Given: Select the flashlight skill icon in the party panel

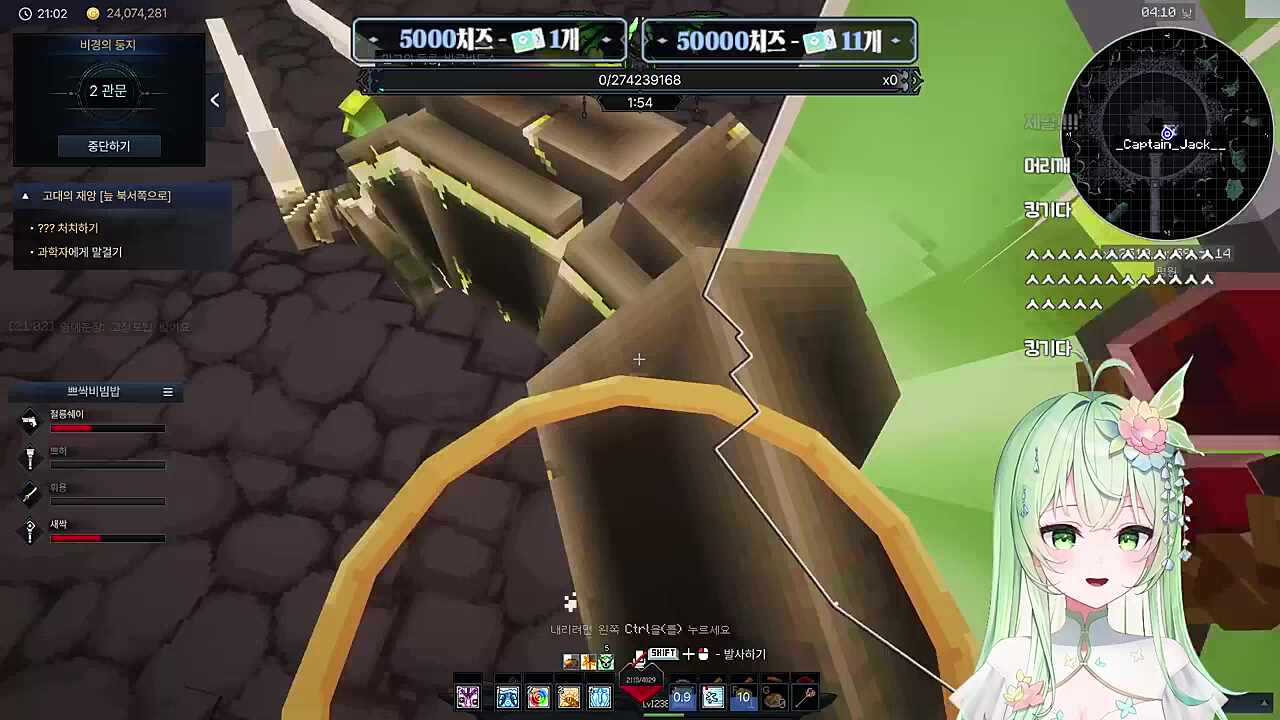Looking at the screenshot, I should pos(30,458).
